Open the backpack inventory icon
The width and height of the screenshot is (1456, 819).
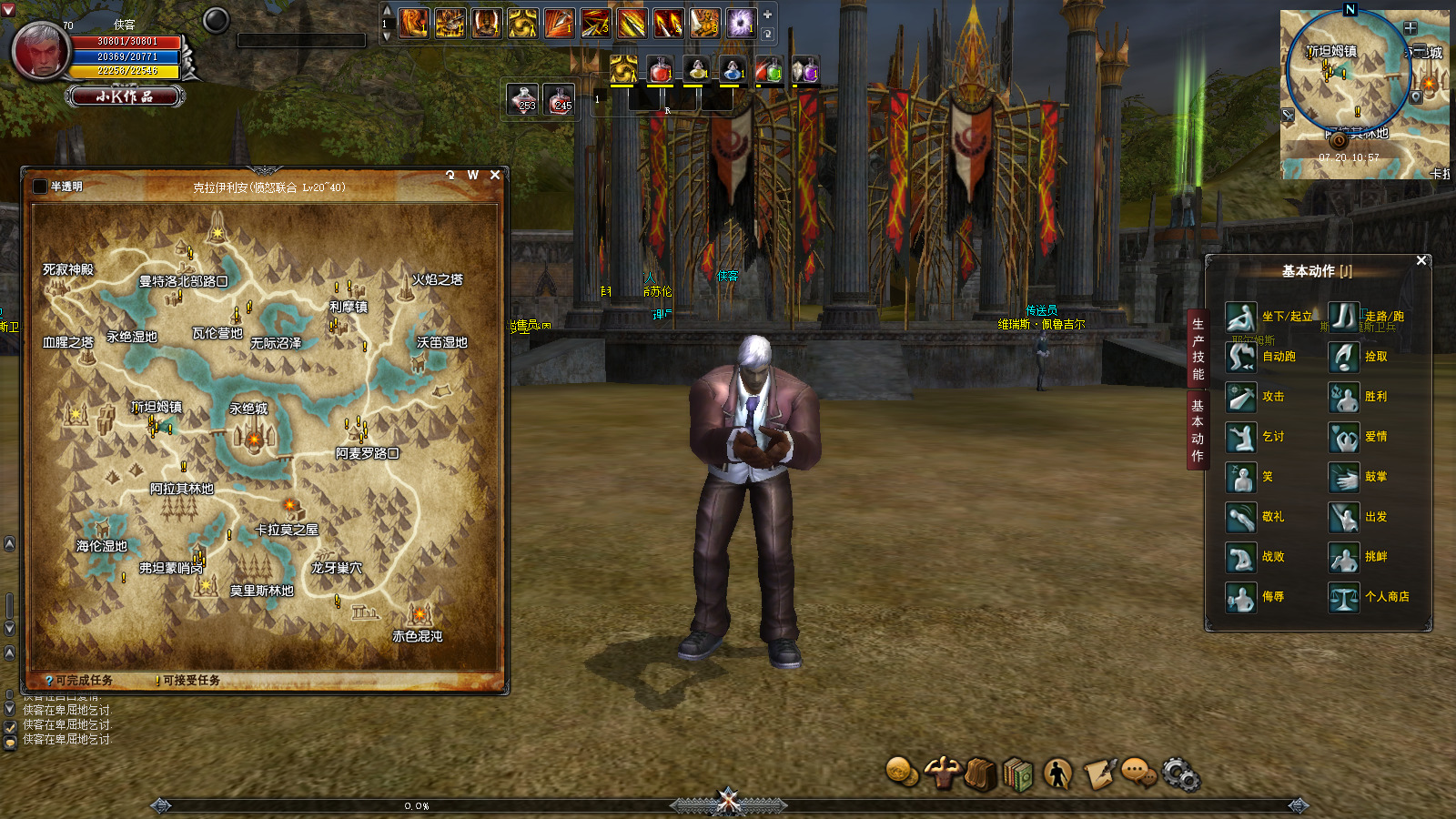980,774
